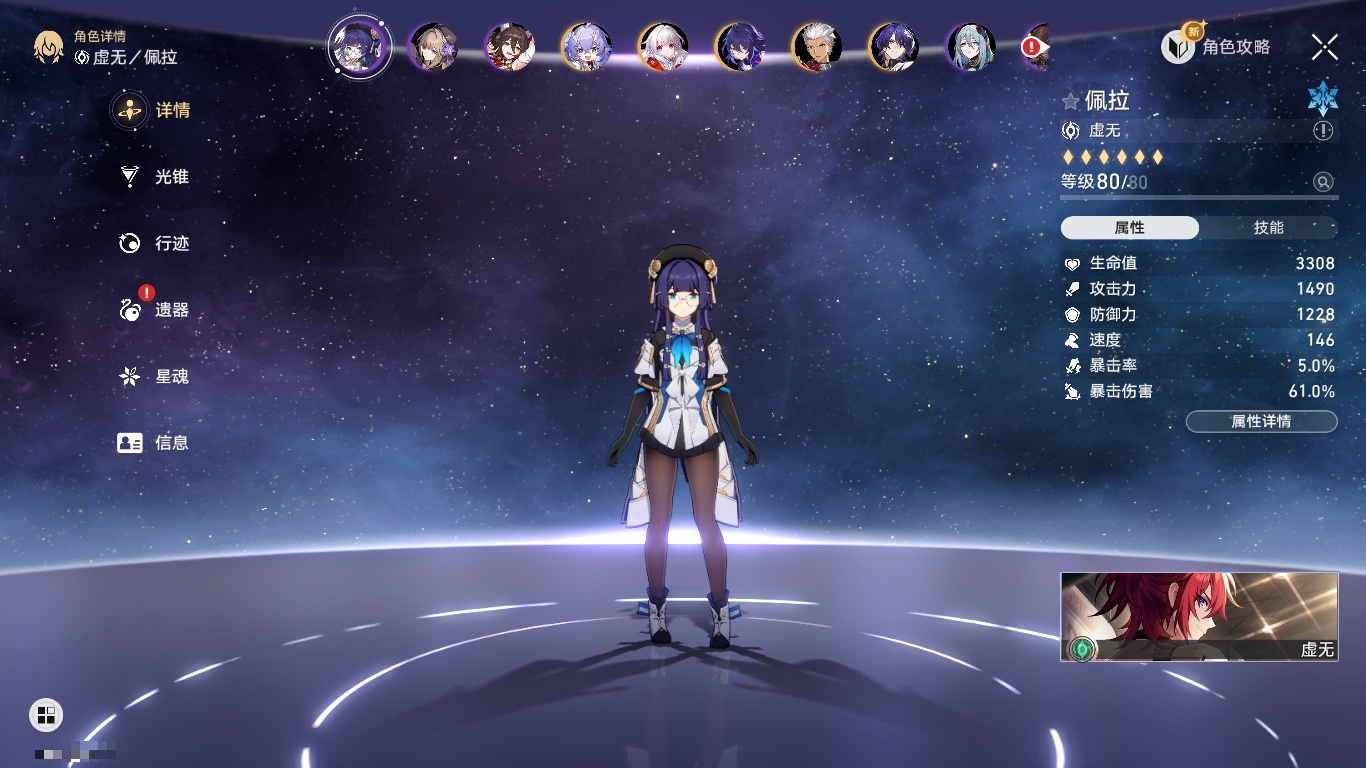
Task: Open the 光锥 light cone menu
Action: point(154,177)
